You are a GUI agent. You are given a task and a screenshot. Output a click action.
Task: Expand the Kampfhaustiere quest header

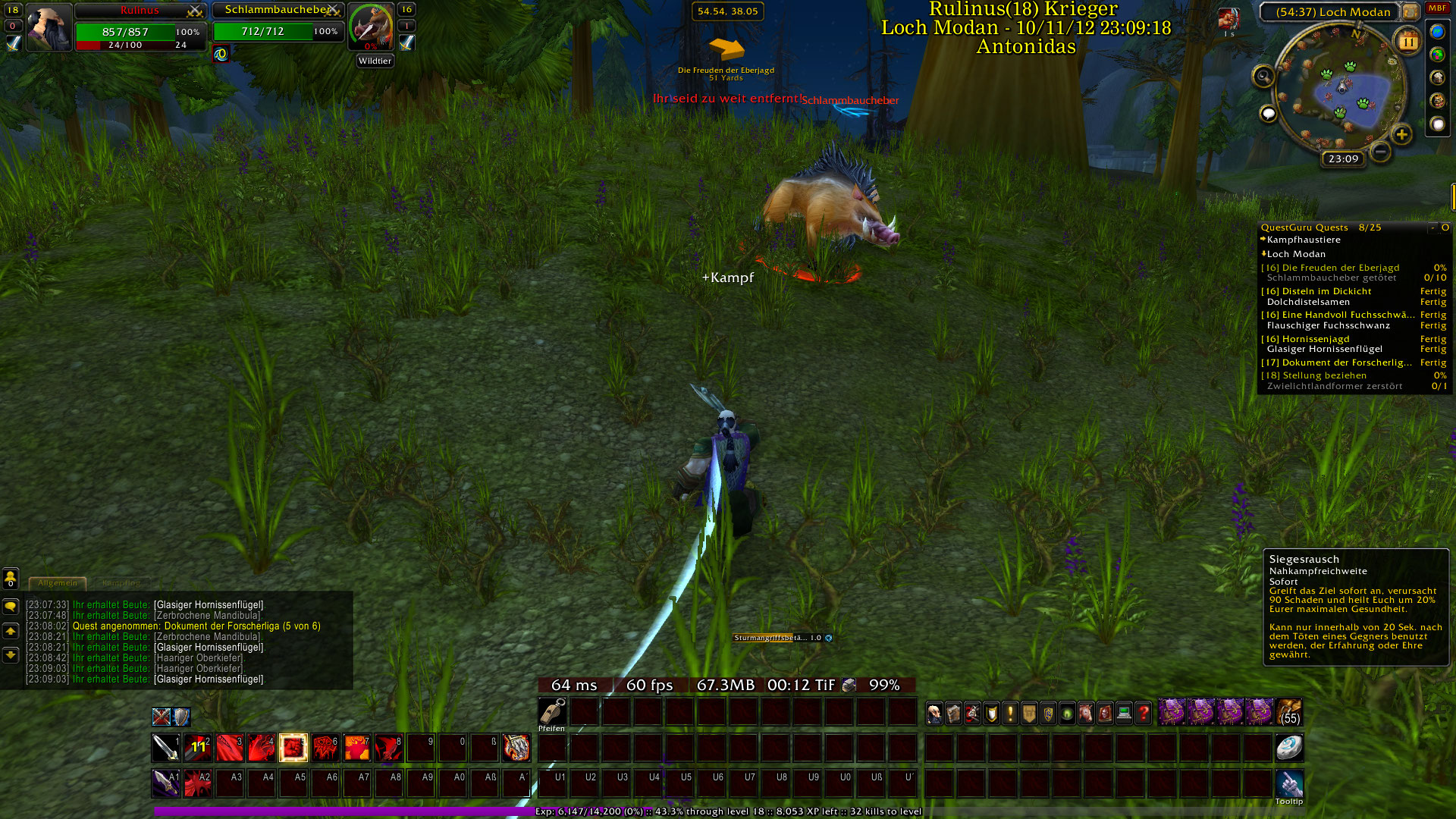[1303, 240]
